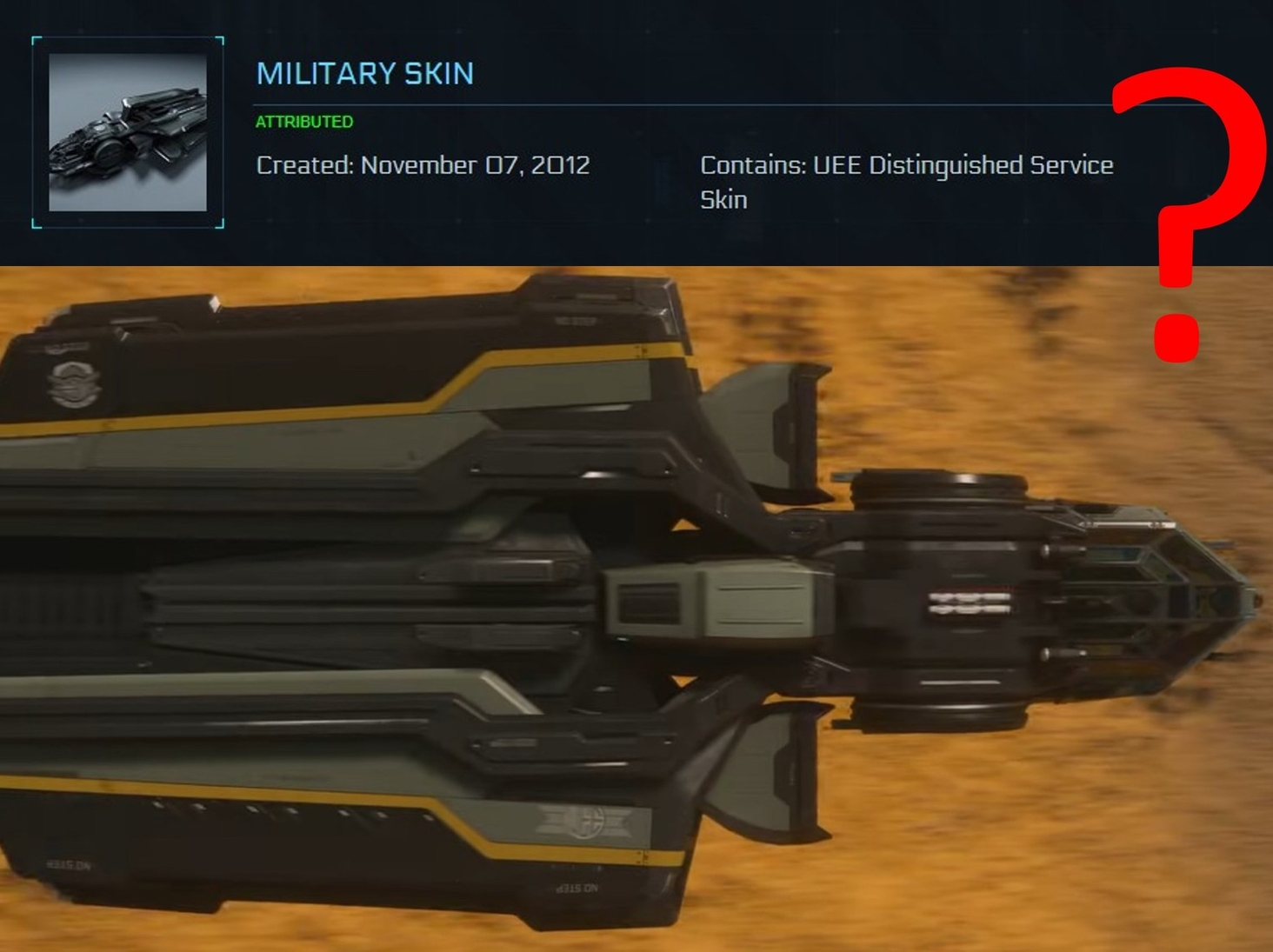The image size is (1273, 952).
Task: Open the MILITARY SKIN item details
Action: (x=364, y=74)
